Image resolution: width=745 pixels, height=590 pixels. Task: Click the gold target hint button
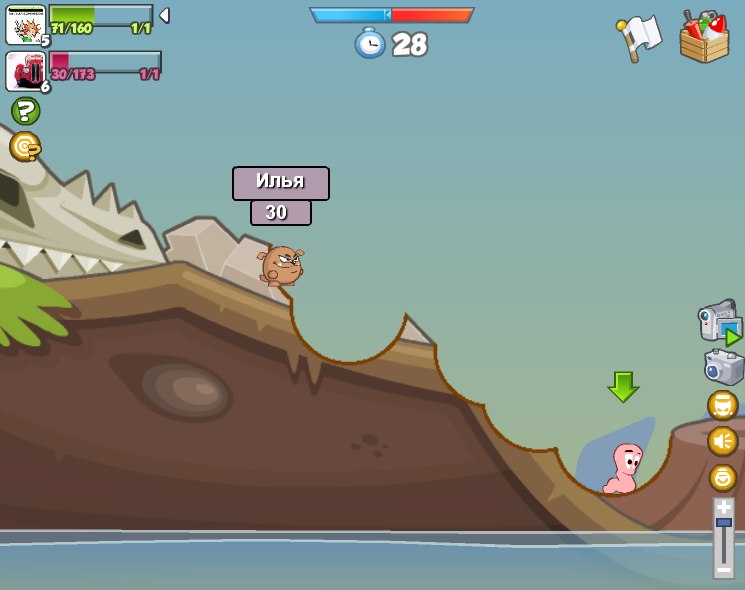tap(25, 147)
